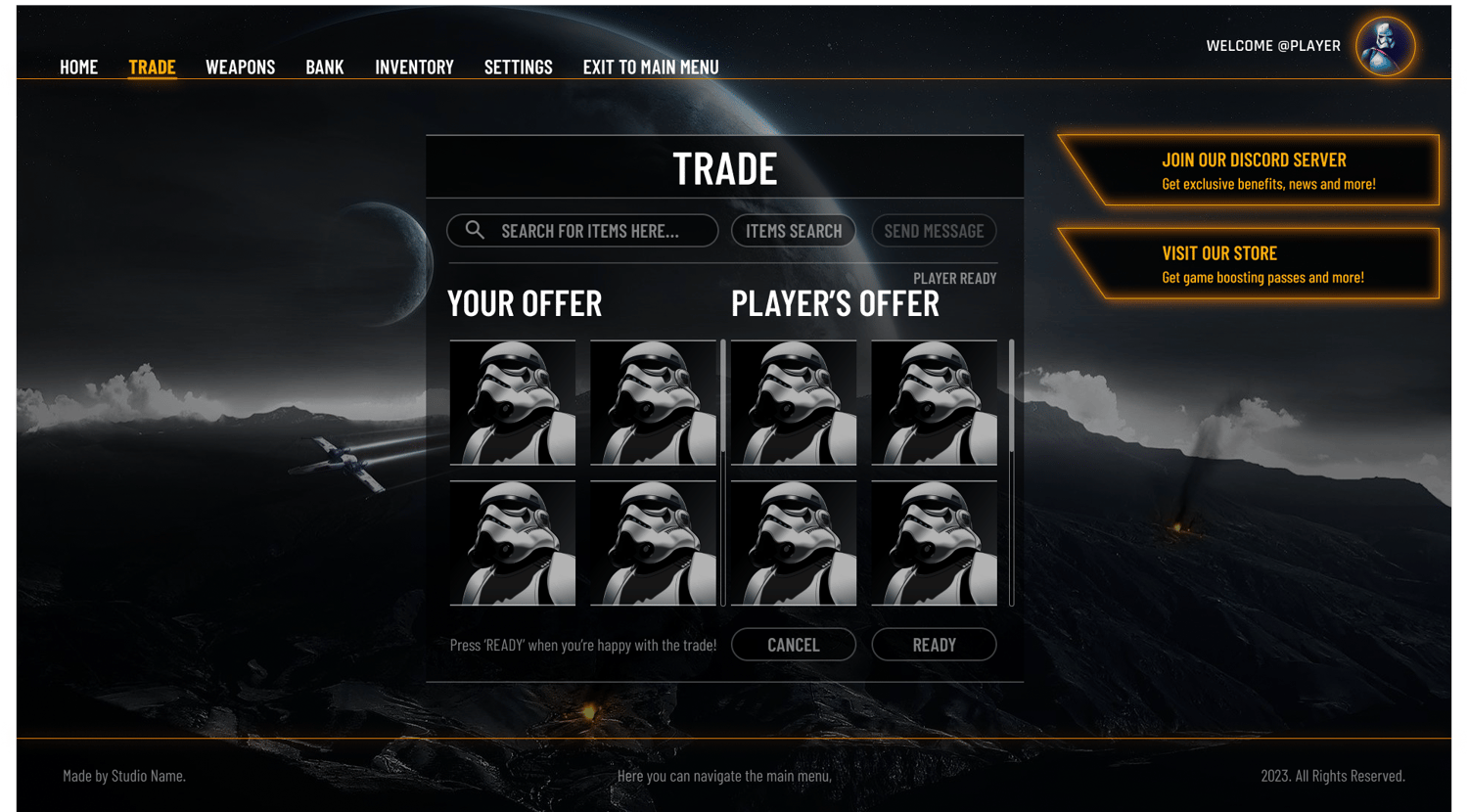Select the Trade nav tab
This screenshot has width=1468, height=812.
(152, 68)
